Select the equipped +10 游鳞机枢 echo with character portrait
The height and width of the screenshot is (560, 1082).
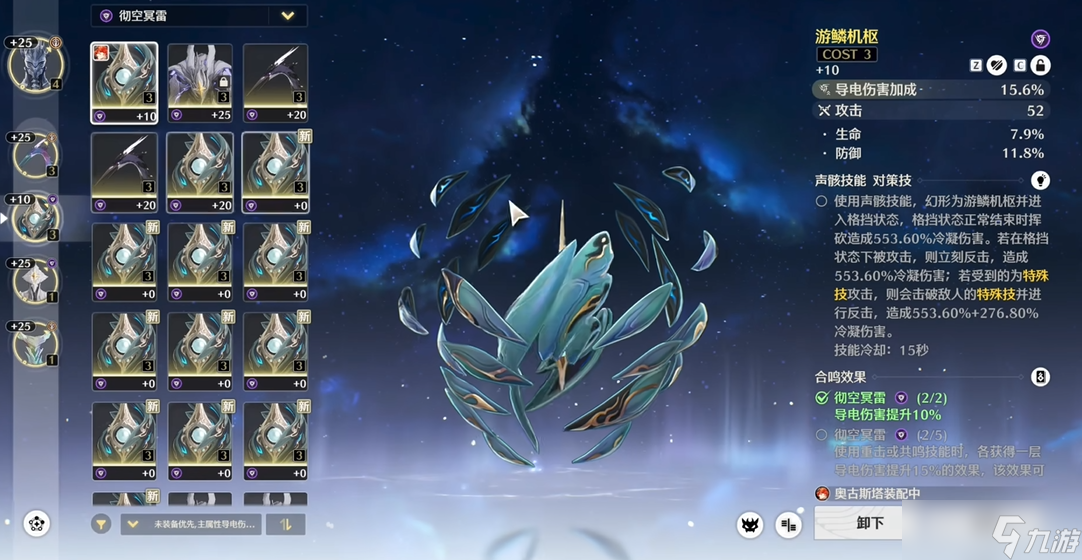[x=124, y=83]
